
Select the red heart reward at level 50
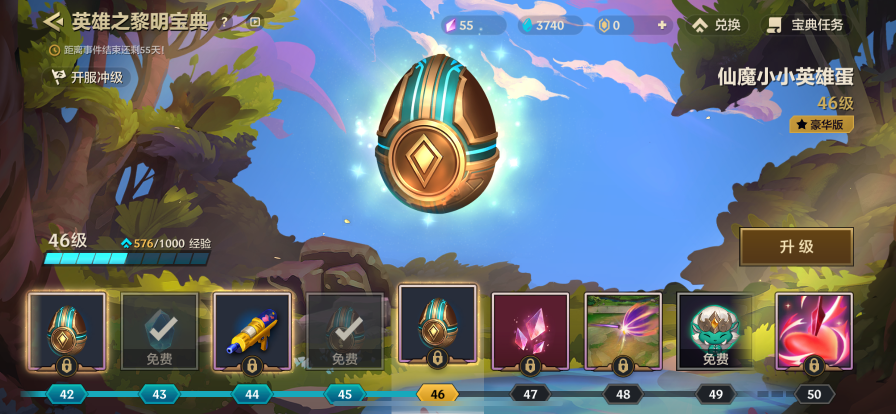pos(814,331)
